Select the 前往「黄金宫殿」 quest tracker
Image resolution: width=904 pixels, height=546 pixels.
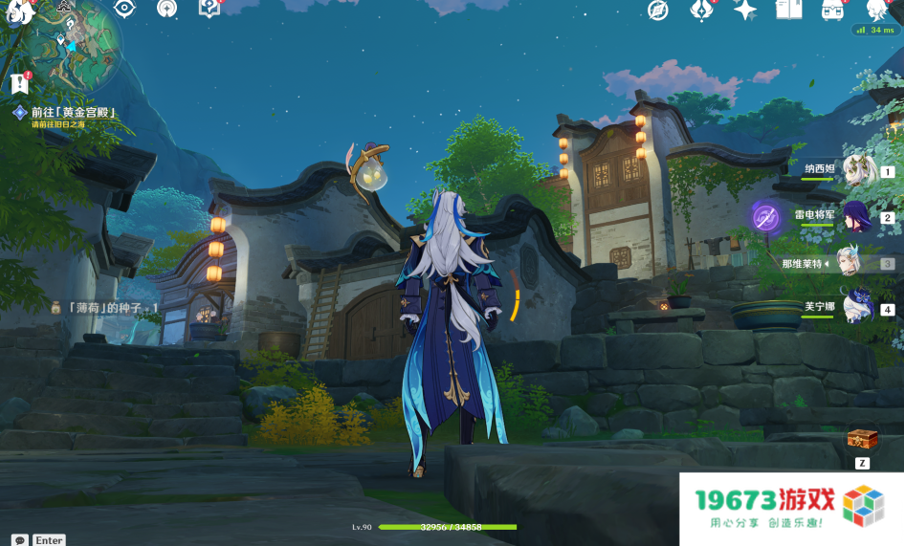(72, 113)
